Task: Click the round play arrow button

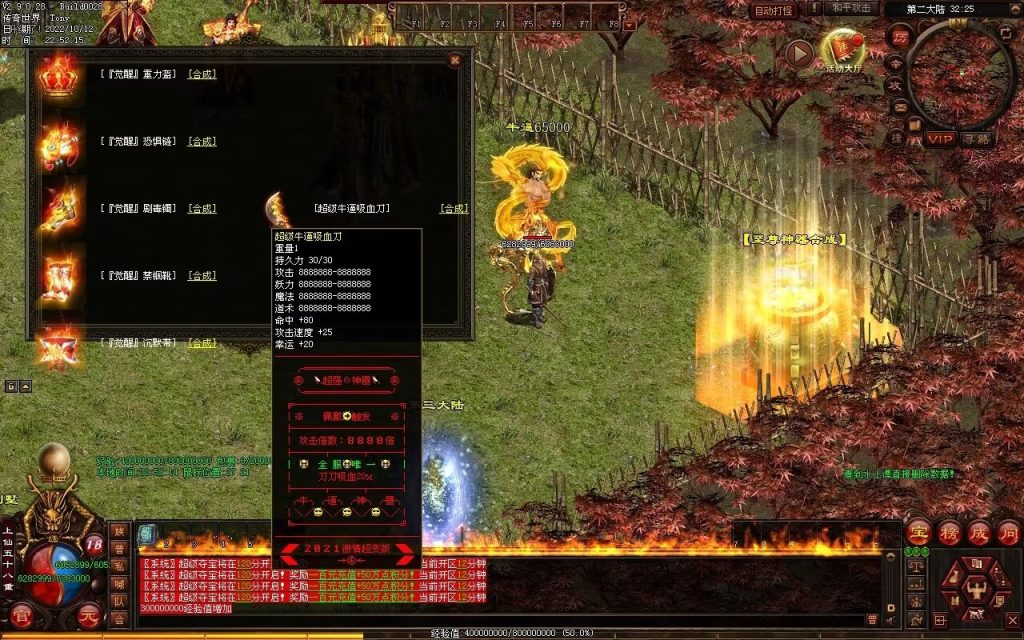Action: (799, 53)
